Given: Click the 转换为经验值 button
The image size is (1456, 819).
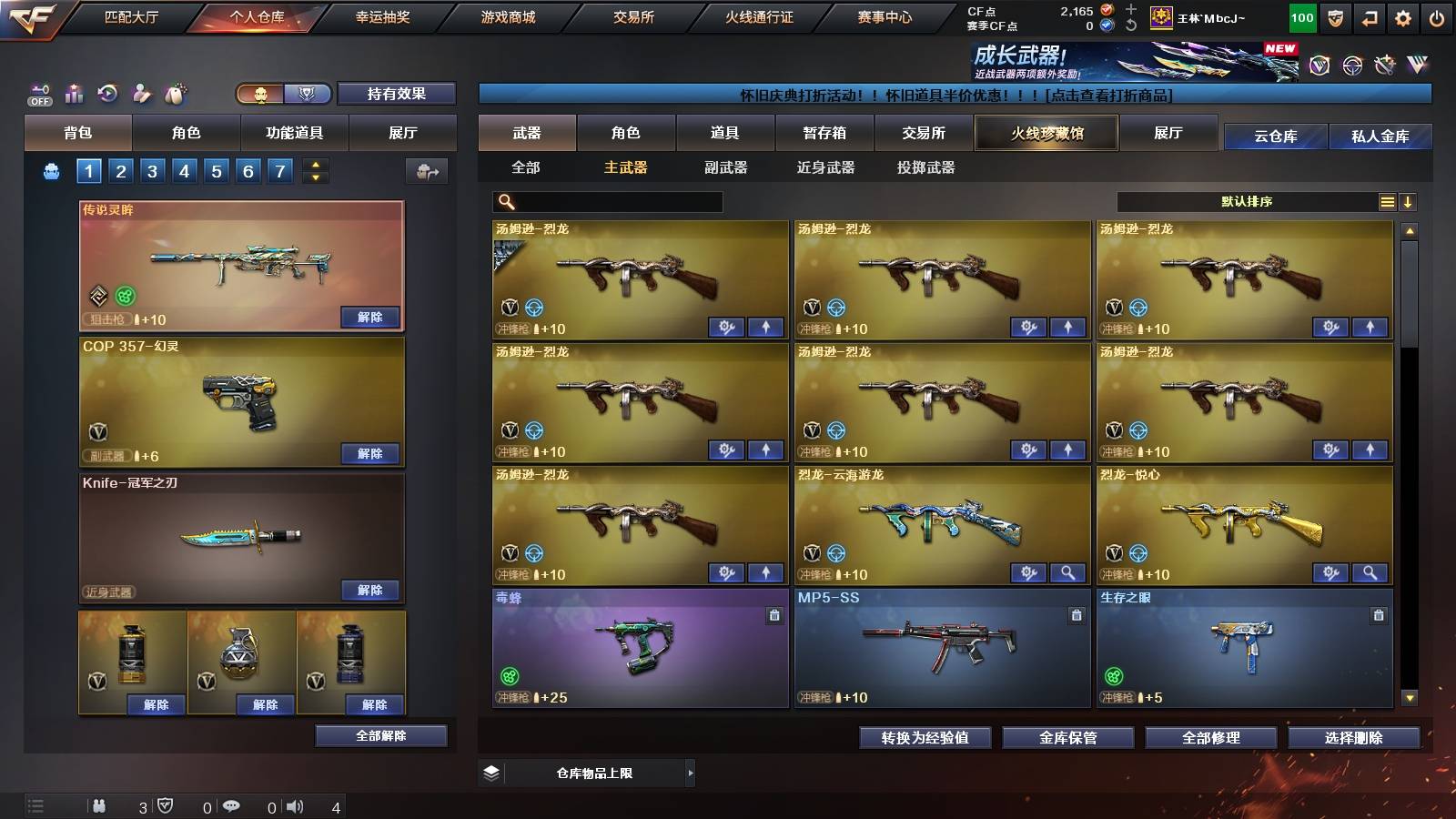Looking at the screenshot, I should point(925,738).
